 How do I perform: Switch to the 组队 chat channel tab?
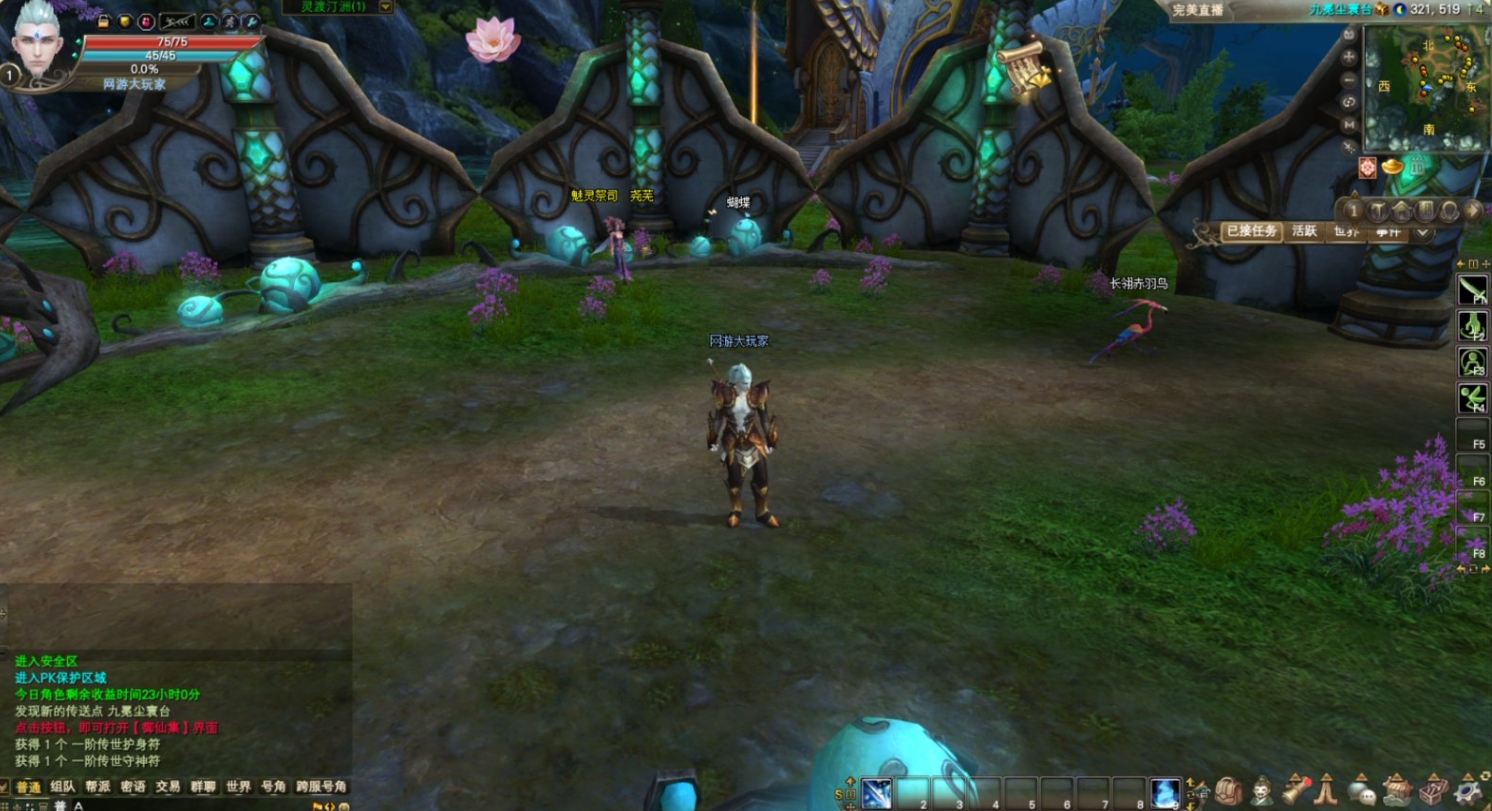pos(62,787)
